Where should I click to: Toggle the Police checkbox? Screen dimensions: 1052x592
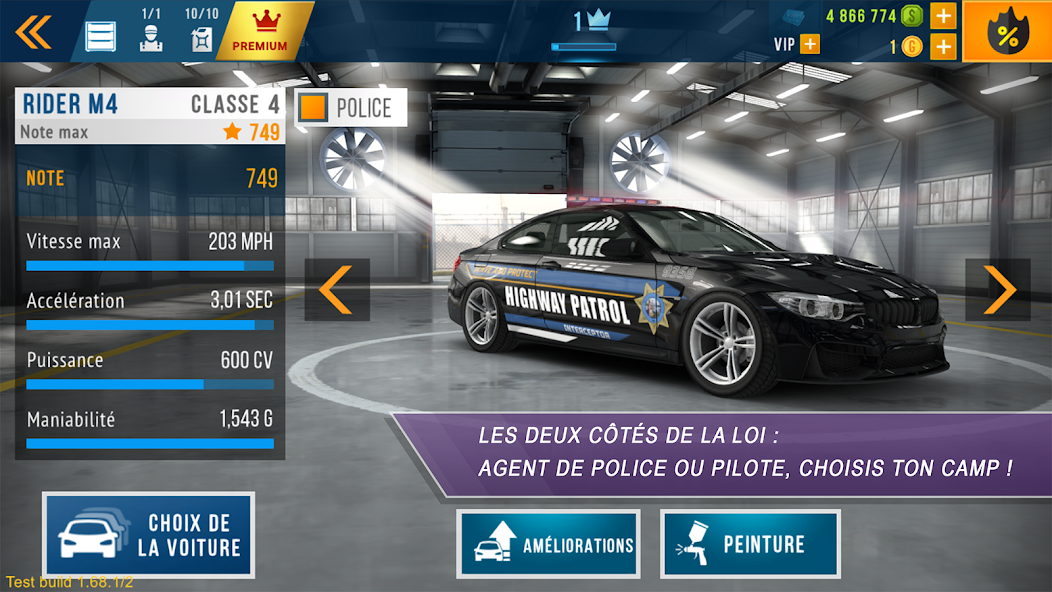pyautogui.click(x=314, y=108)
